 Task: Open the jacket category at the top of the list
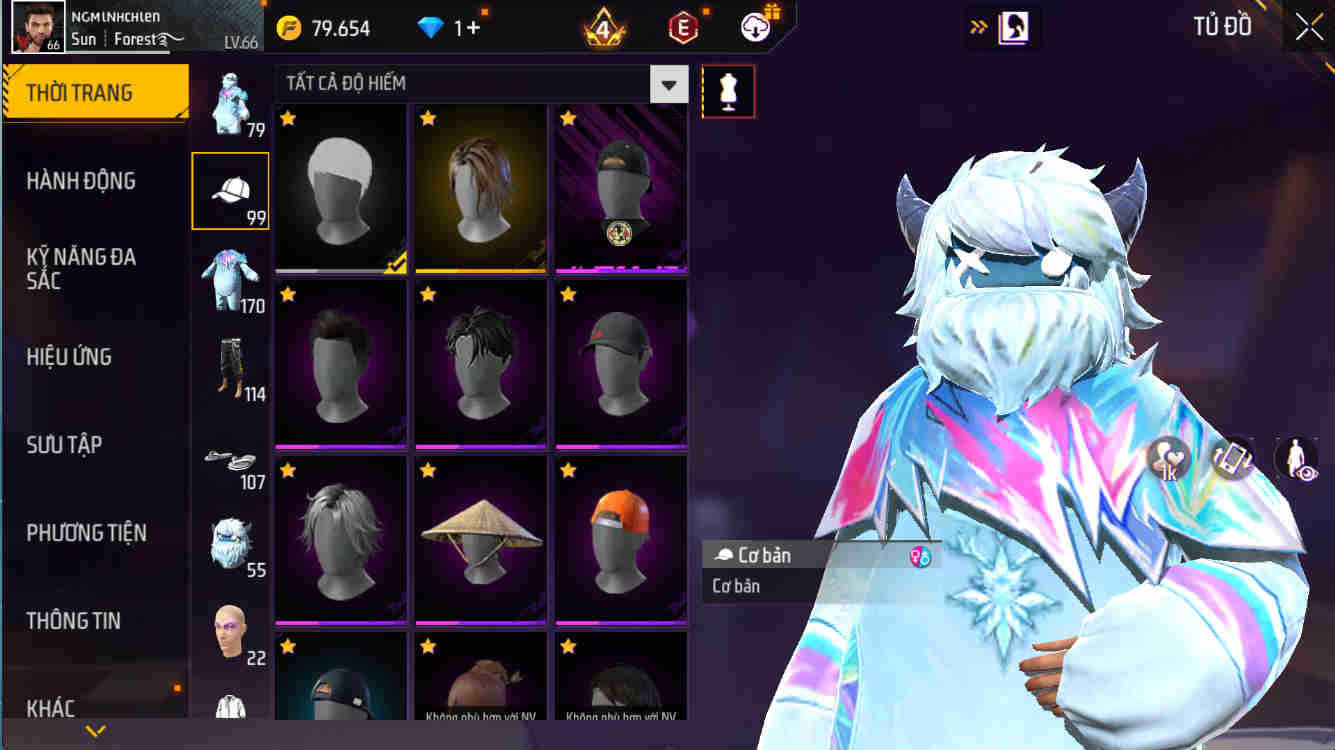231,100
